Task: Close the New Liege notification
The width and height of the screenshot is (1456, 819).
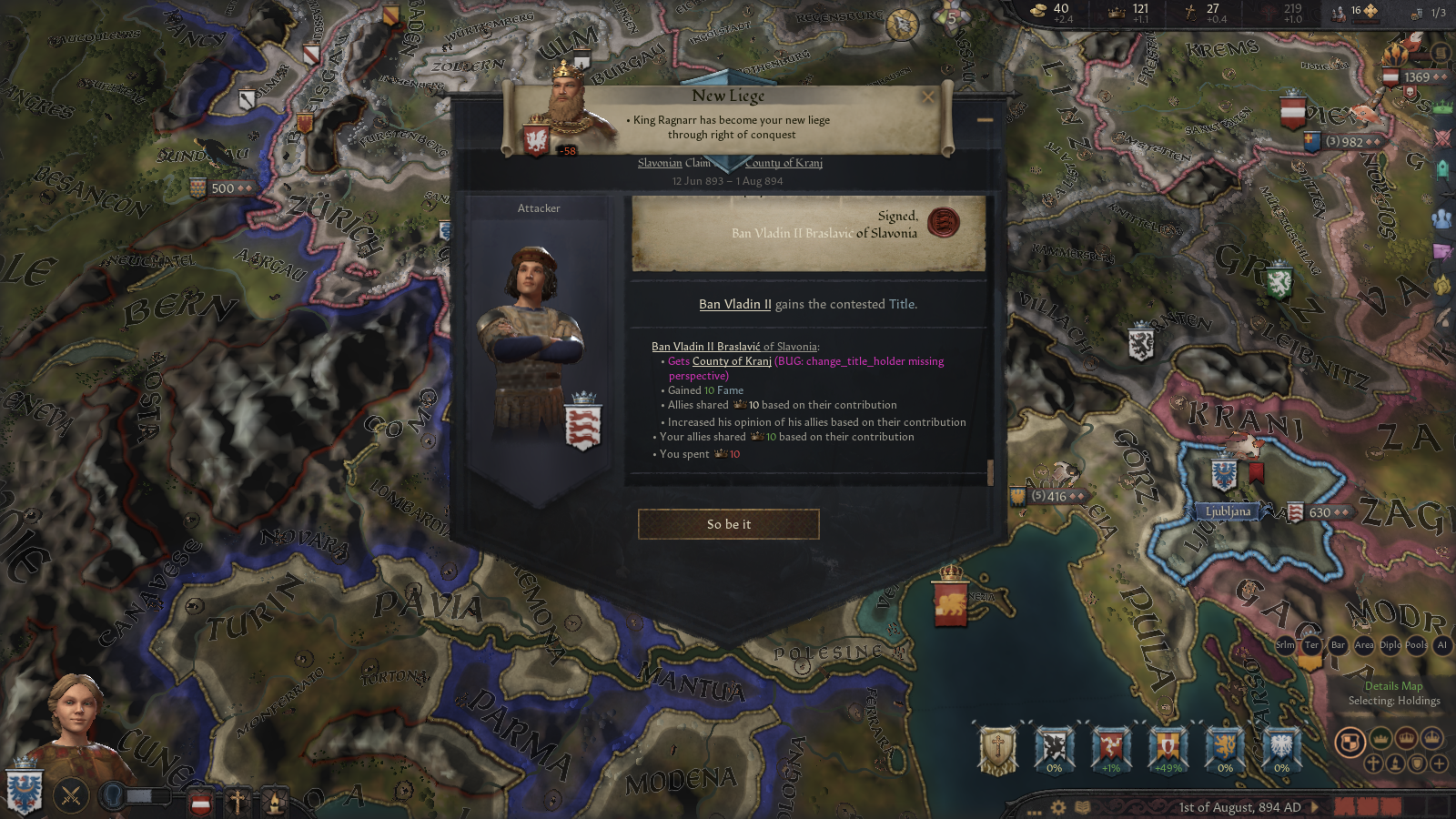Action: point(928,96)
